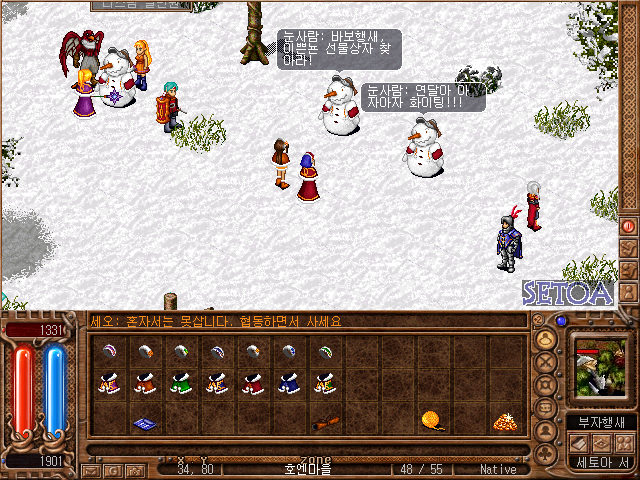
Task: Click the diamond icon button under character name
Action: coord(602,443)
